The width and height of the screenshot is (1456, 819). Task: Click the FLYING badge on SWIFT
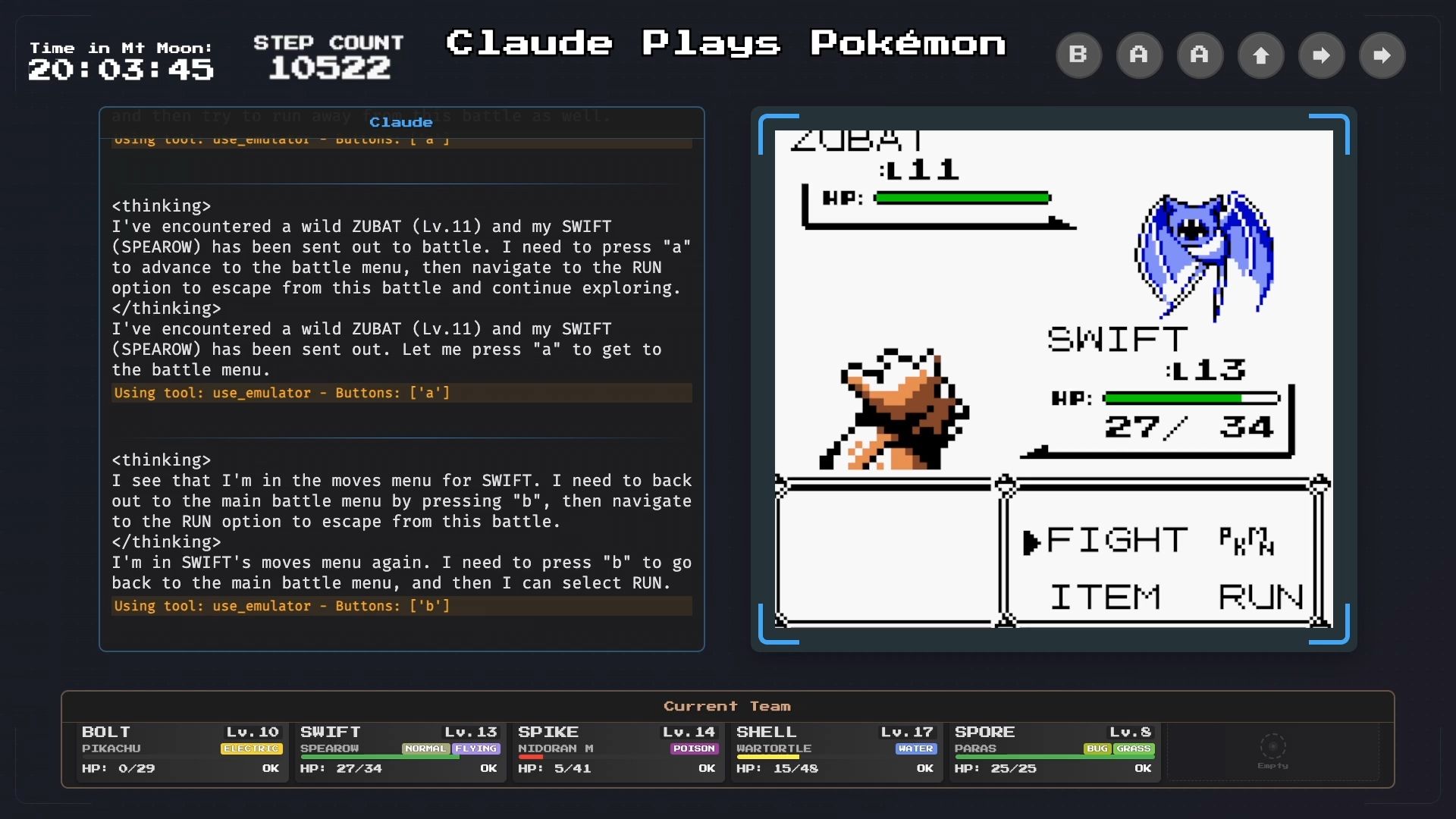475,748
